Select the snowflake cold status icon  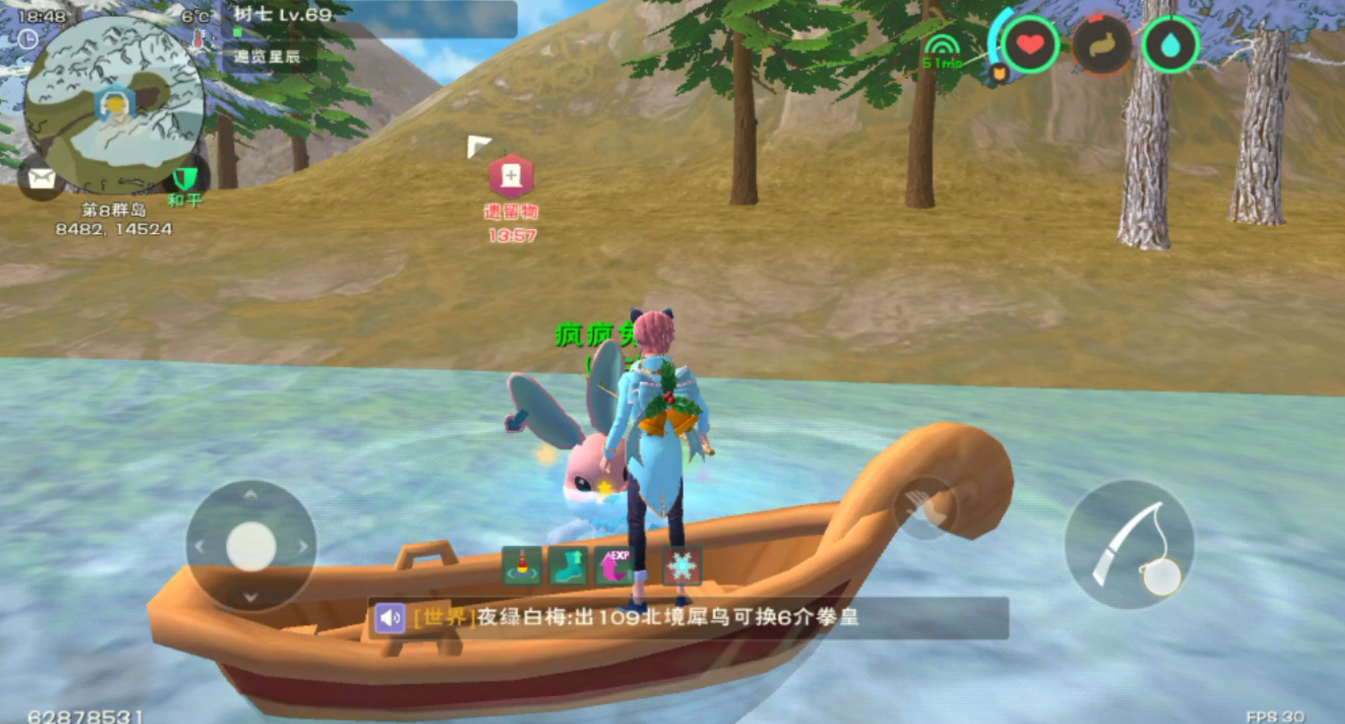tap(682, 566)
